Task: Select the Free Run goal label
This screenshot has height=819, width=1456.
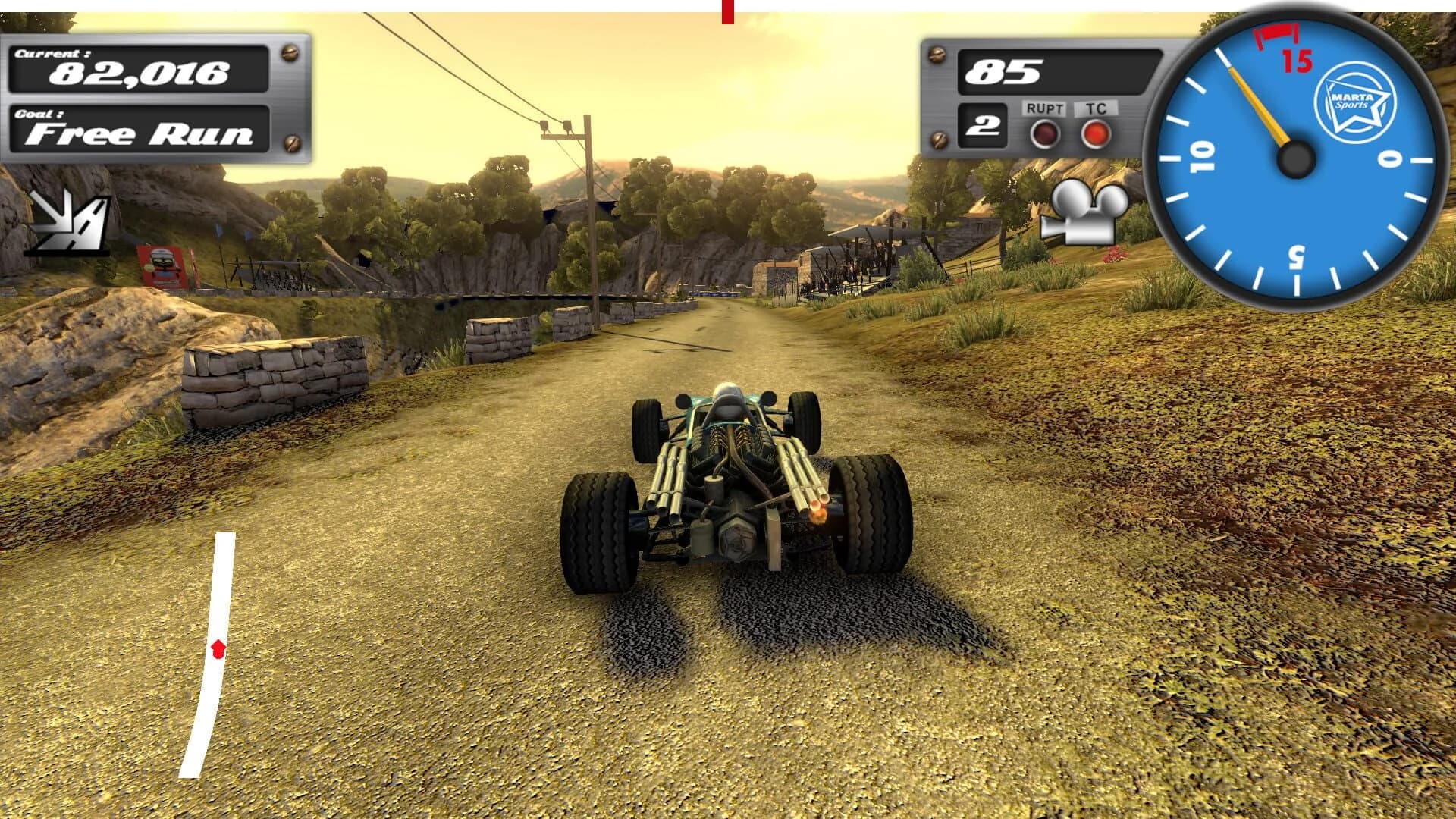Action: pyautogui.click(x=139, y=136)
